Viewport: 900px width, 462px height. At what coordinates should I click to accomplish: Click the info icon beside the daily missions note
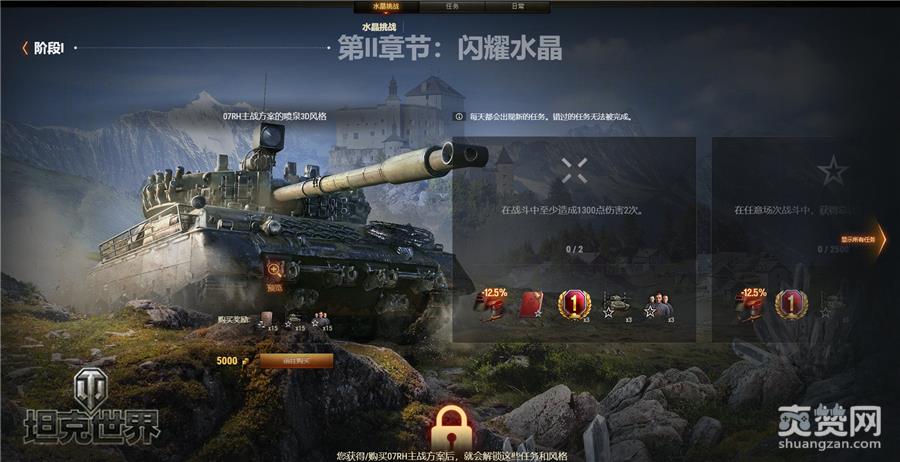pos(459,116)
